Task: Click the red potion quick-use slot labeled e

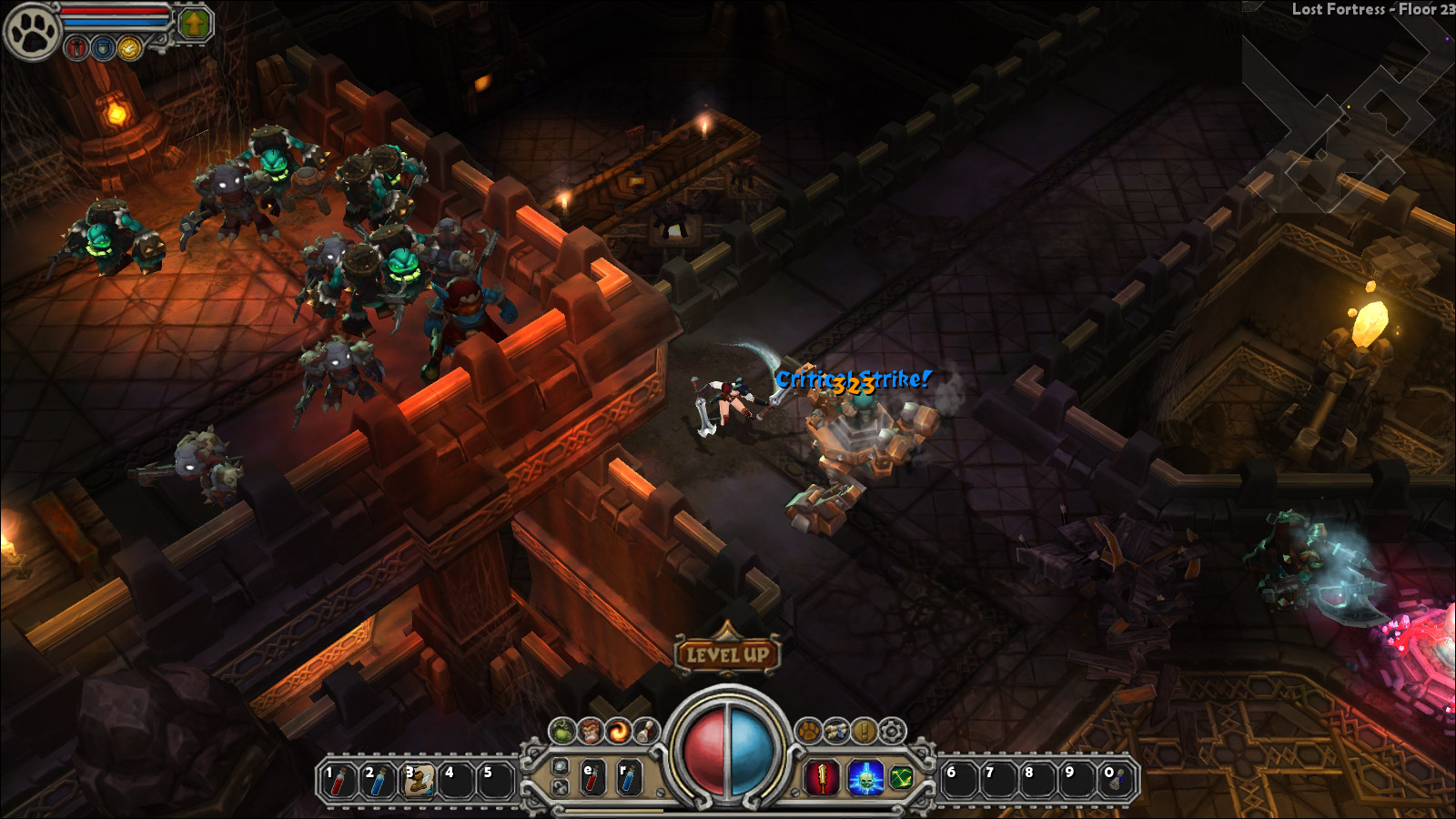Action: 592,780
